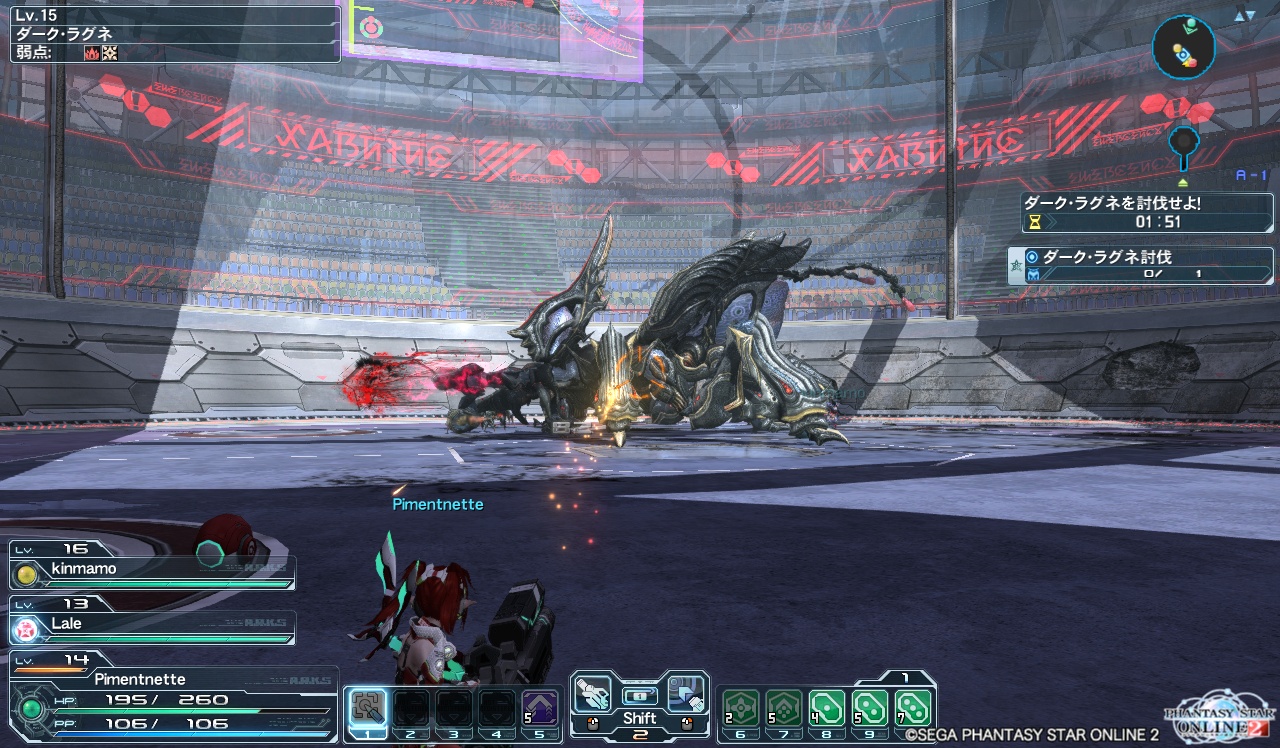The width and height of the screenshot is (1280, 748).
Task: Toggle the minimap size arrows
Action: [1243, 15]
